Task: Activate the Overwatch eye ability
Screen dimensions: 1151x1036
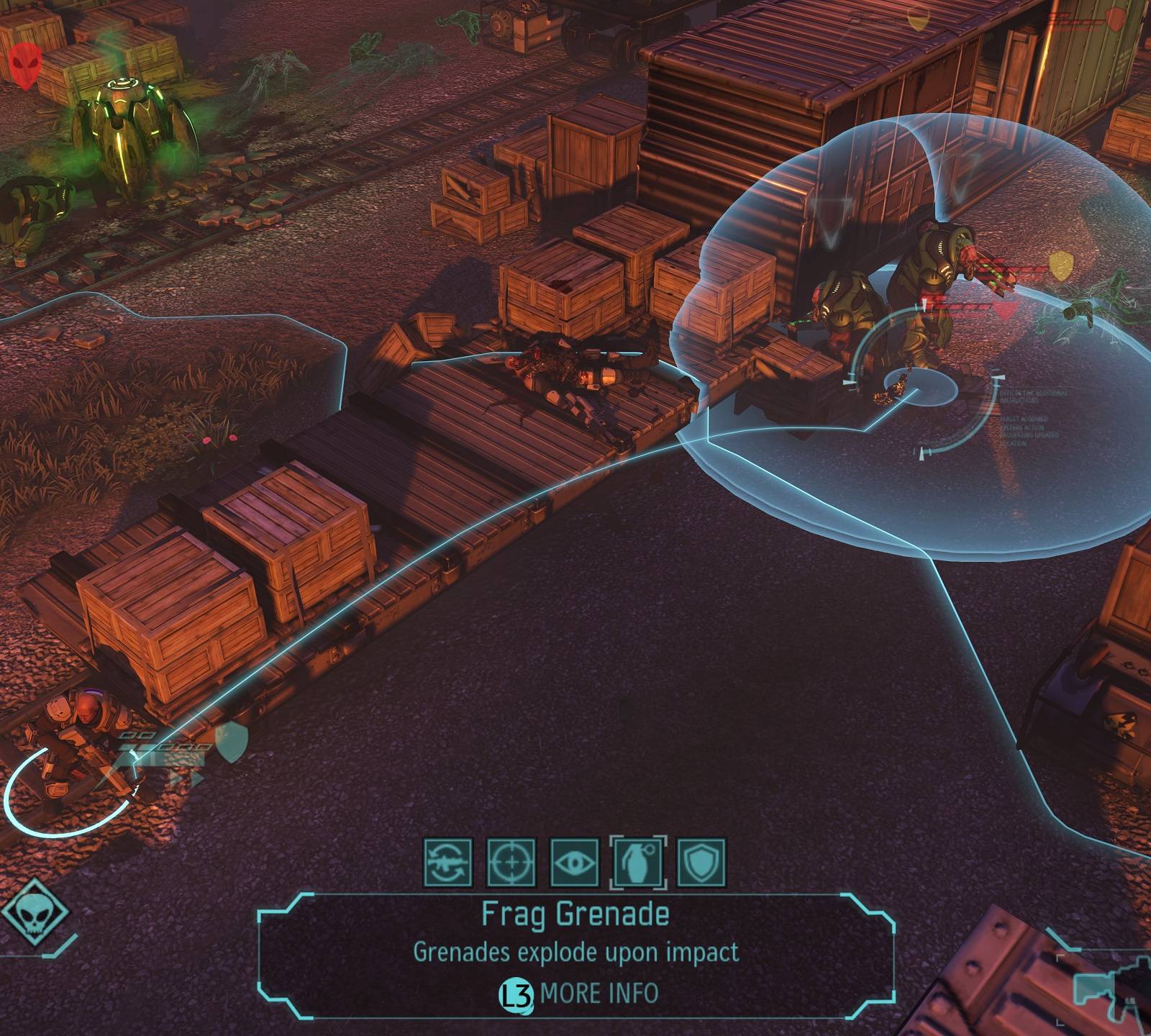Action: coord(574,861)
